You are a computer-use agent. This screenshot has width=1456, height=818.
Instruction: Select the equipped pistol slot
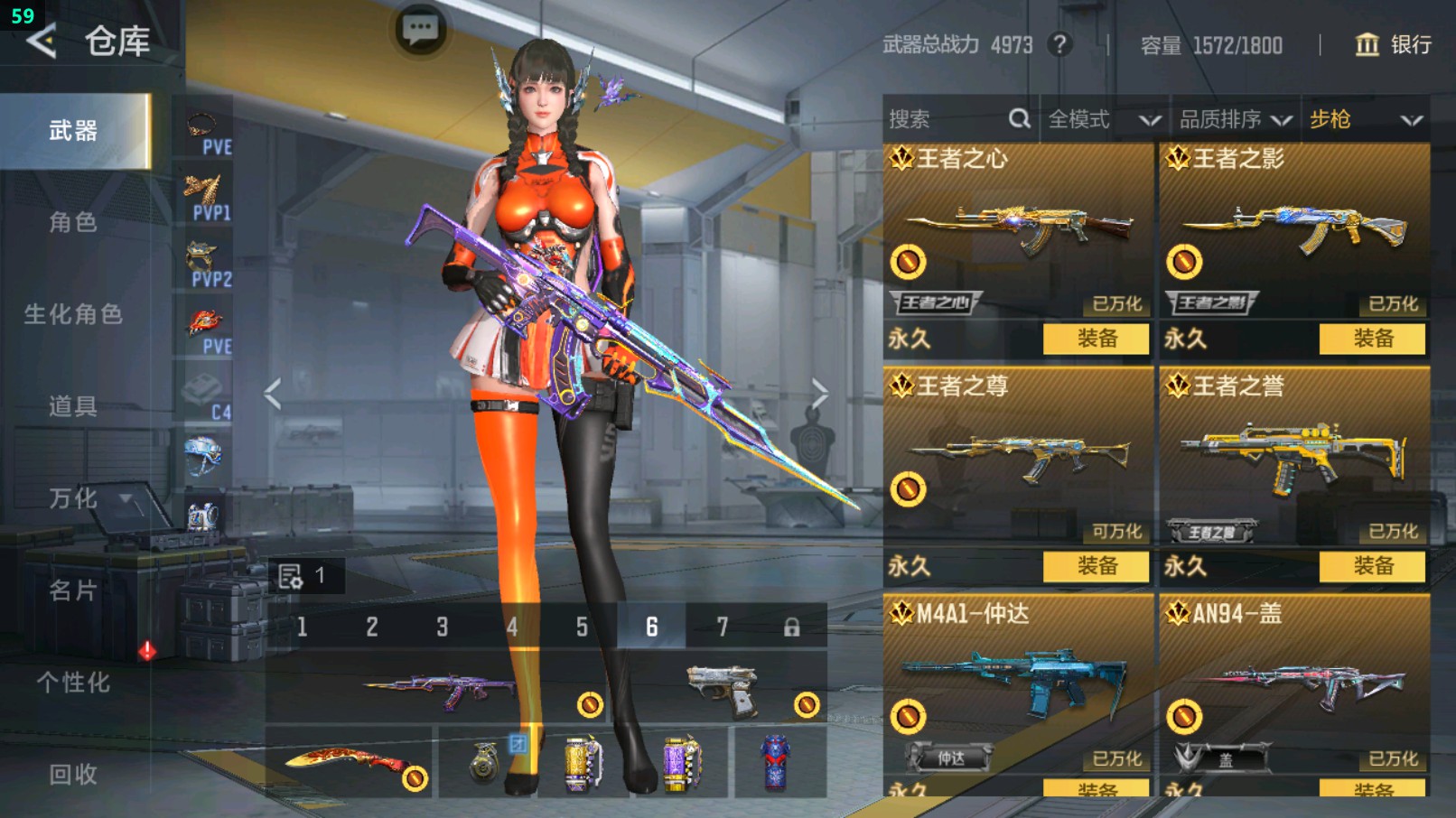click(721, 689)
